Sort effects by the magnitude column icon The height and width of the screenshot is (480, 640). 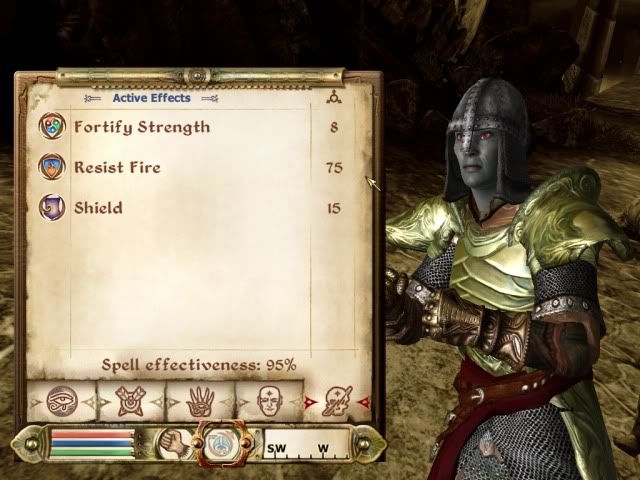tap(333, 98)
